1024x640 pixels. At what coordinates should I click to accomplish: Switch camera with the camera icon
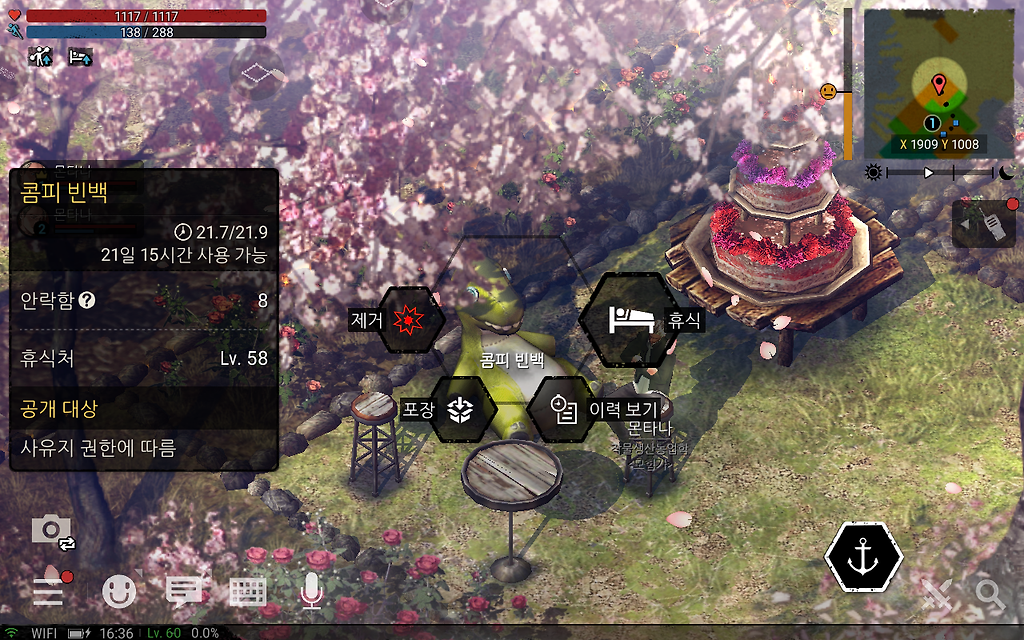(53, 531)
